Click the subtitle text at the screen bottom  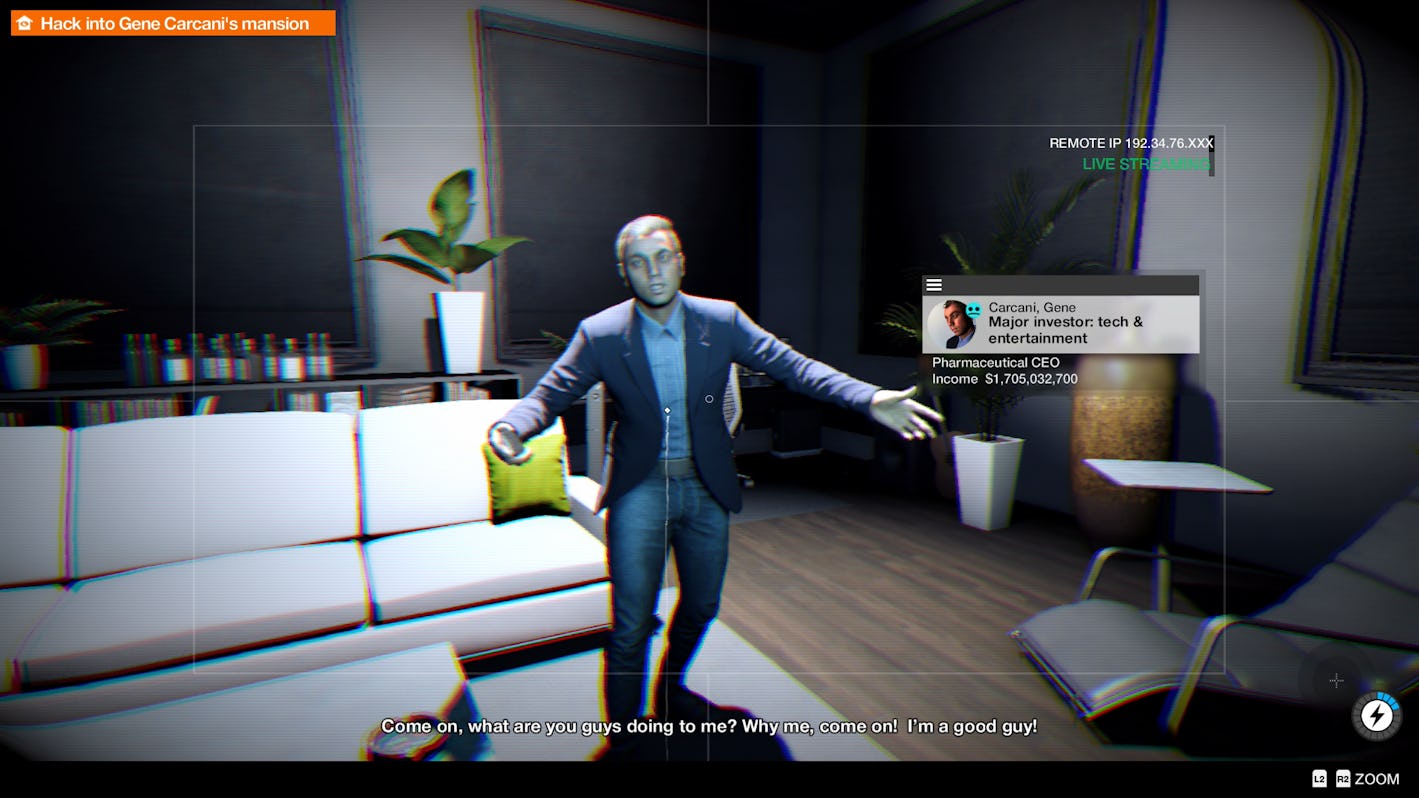click(x=710, y=726)
